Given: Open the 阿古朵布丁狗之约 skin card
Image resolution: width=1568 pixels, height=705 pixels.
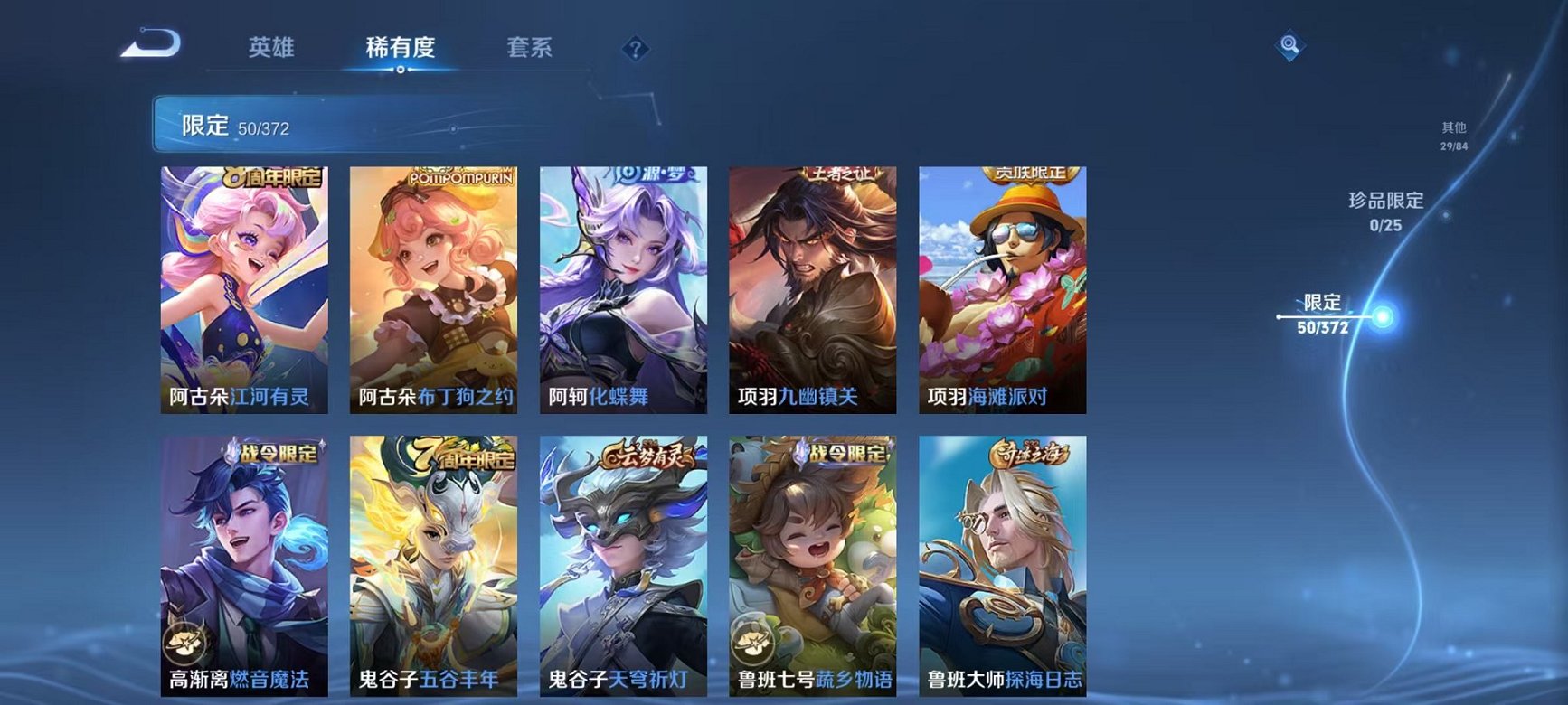Looking at the screenshot, I should click(x=439, y=289).
